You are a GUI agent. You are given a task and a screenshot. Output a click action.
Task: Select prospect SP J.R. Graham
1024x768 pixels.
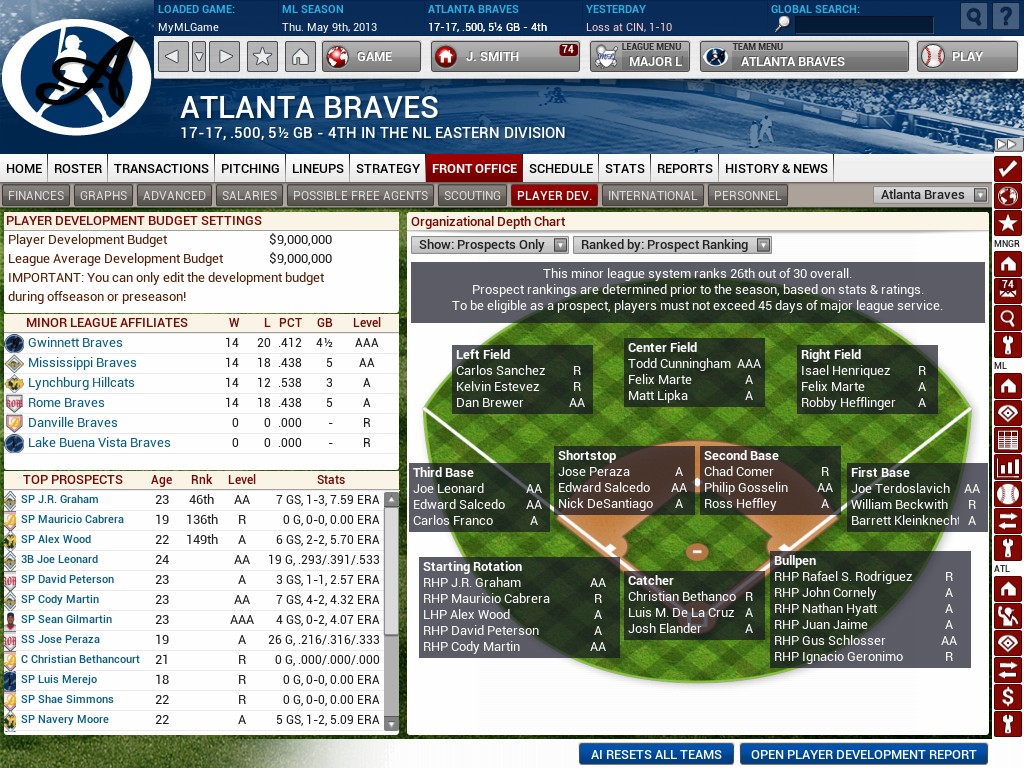[60, 499]
